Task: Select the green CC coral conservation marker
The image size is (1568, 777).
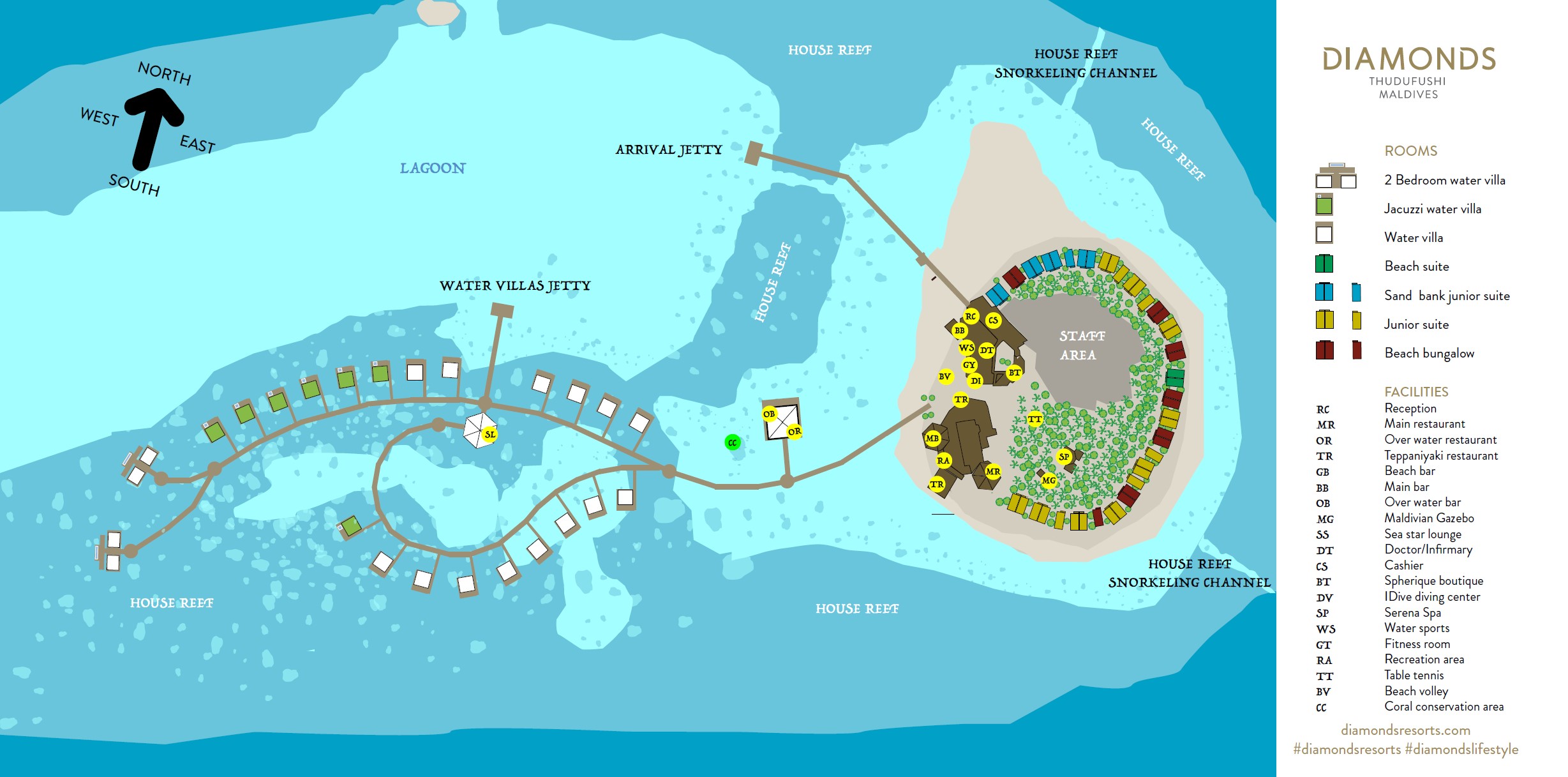Action: point(733,442)
